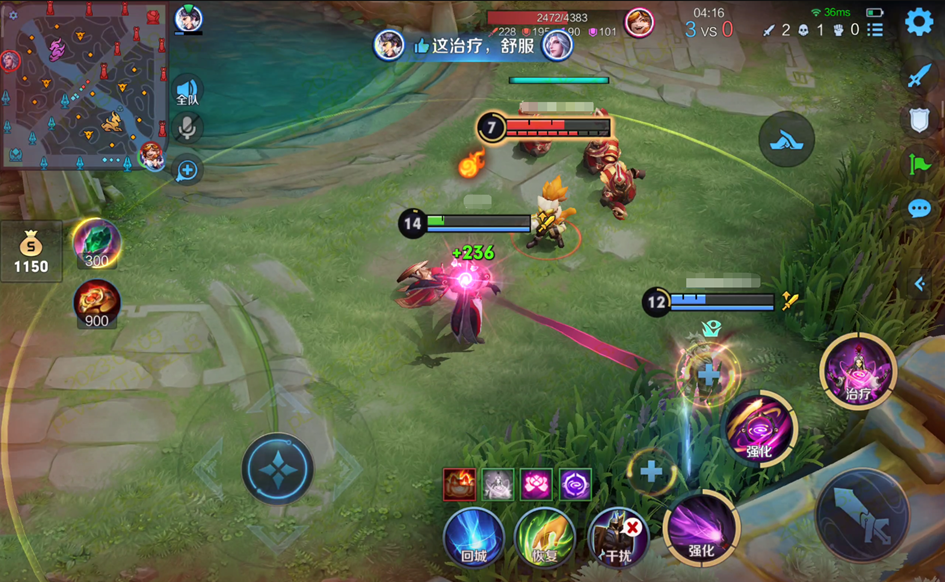Open the shop via the gold bag

(31, 251)
